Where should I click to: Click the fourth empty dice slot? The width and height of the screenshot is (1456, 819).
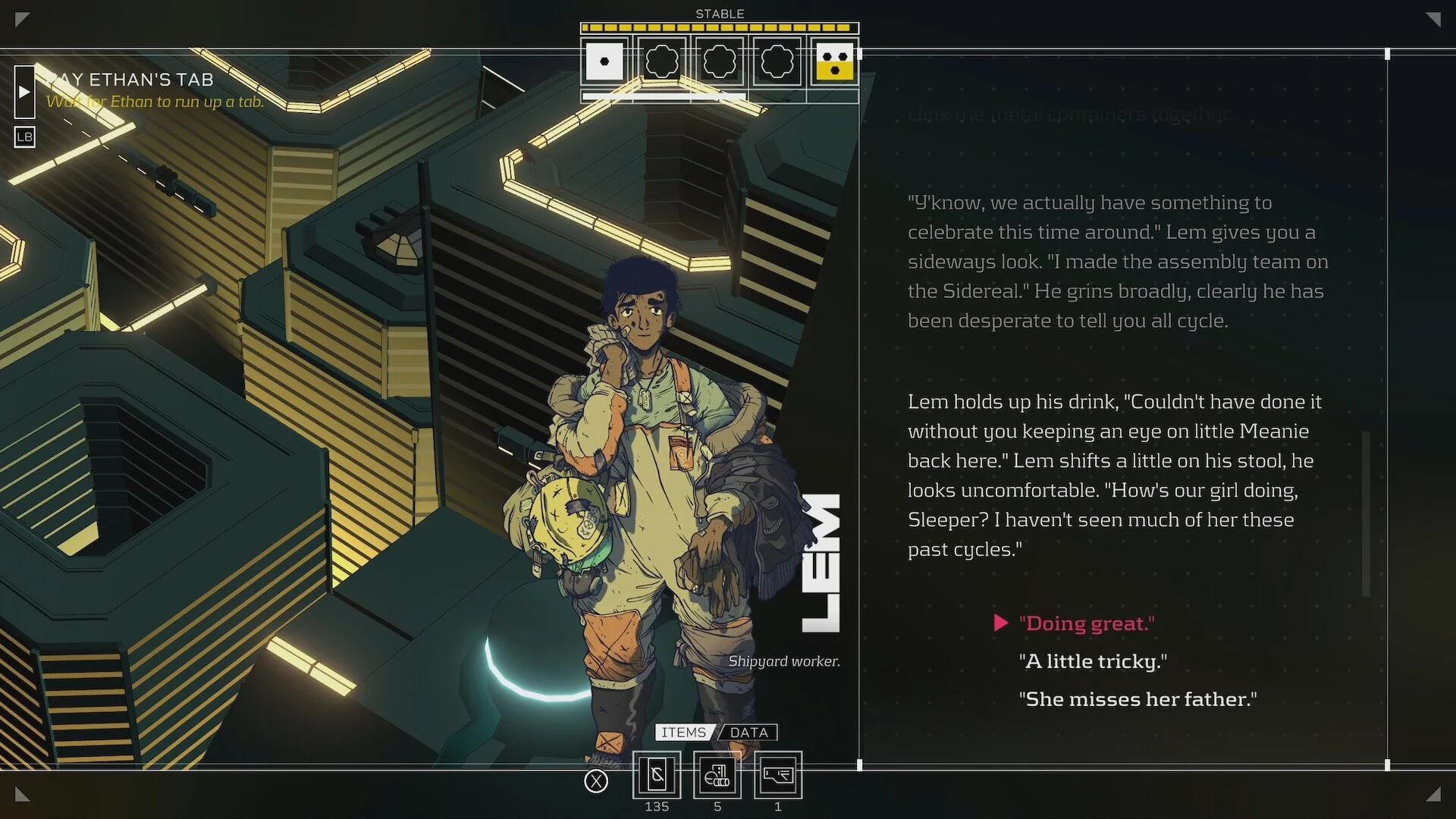777,62
